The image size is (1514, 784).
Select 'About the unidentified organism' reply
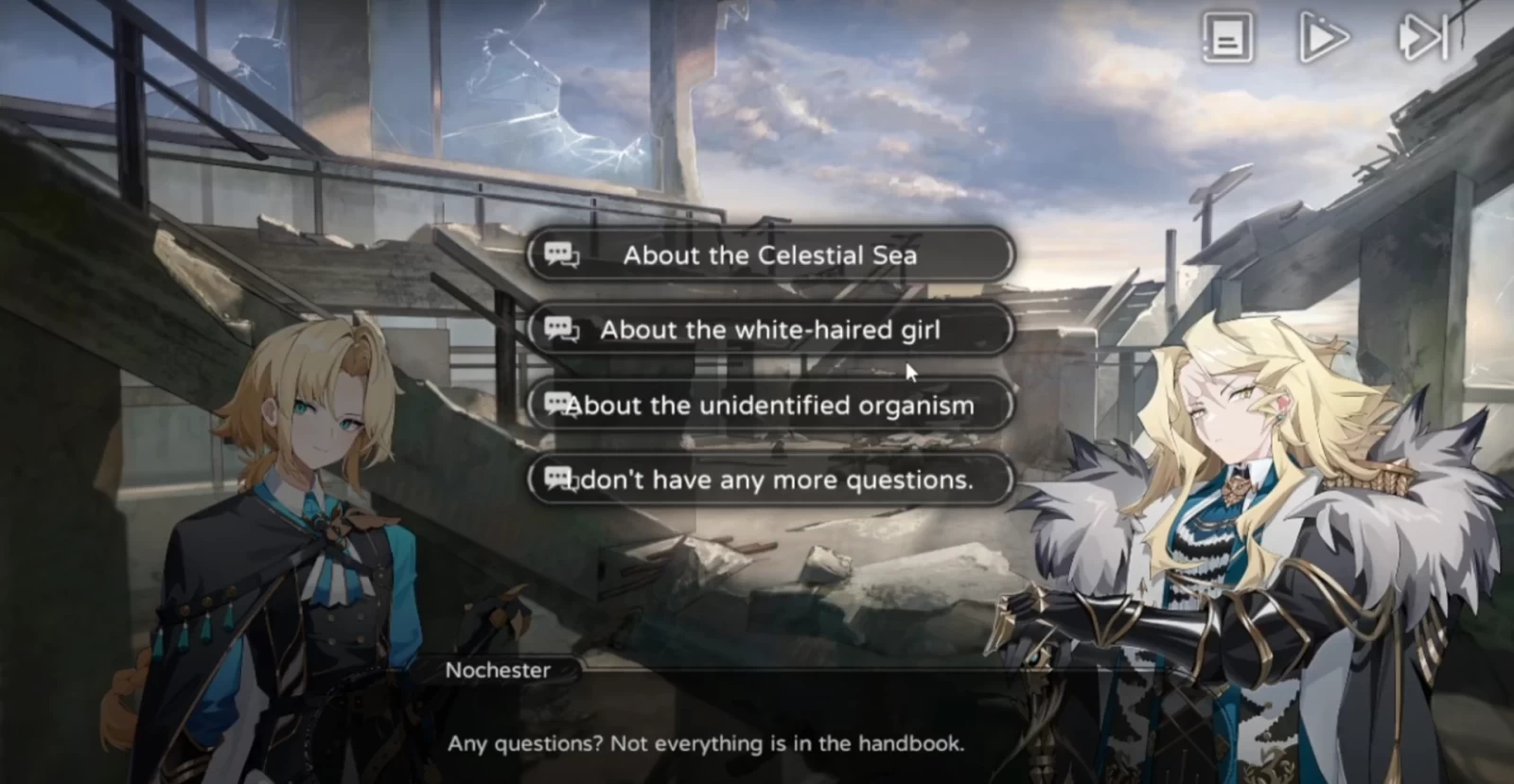click(769, 406)
